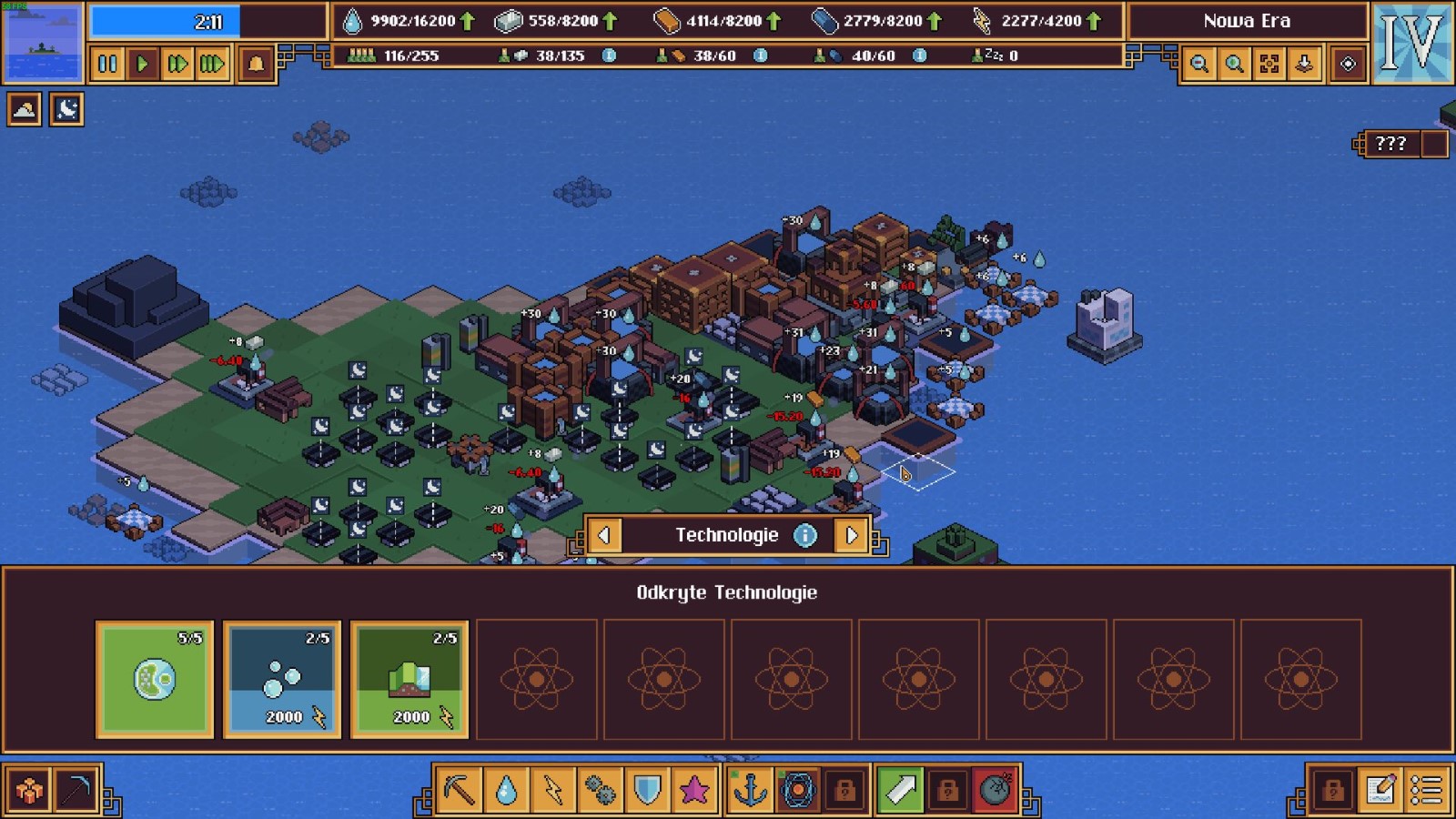
Task: Open the water drop build category
Action: [507, 789]
